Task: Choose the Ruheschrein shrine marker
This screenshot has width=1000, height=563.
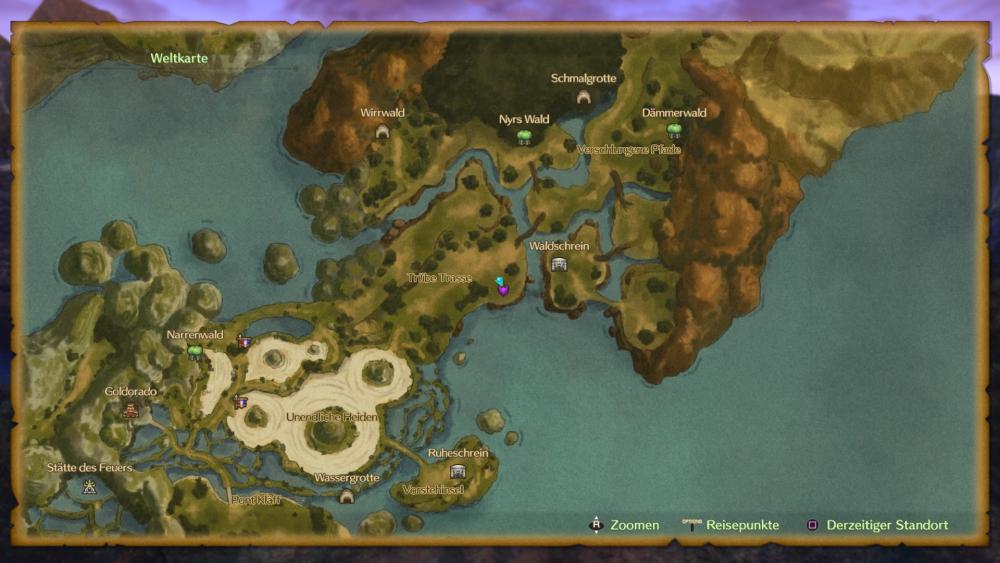Action: [458, 471]
